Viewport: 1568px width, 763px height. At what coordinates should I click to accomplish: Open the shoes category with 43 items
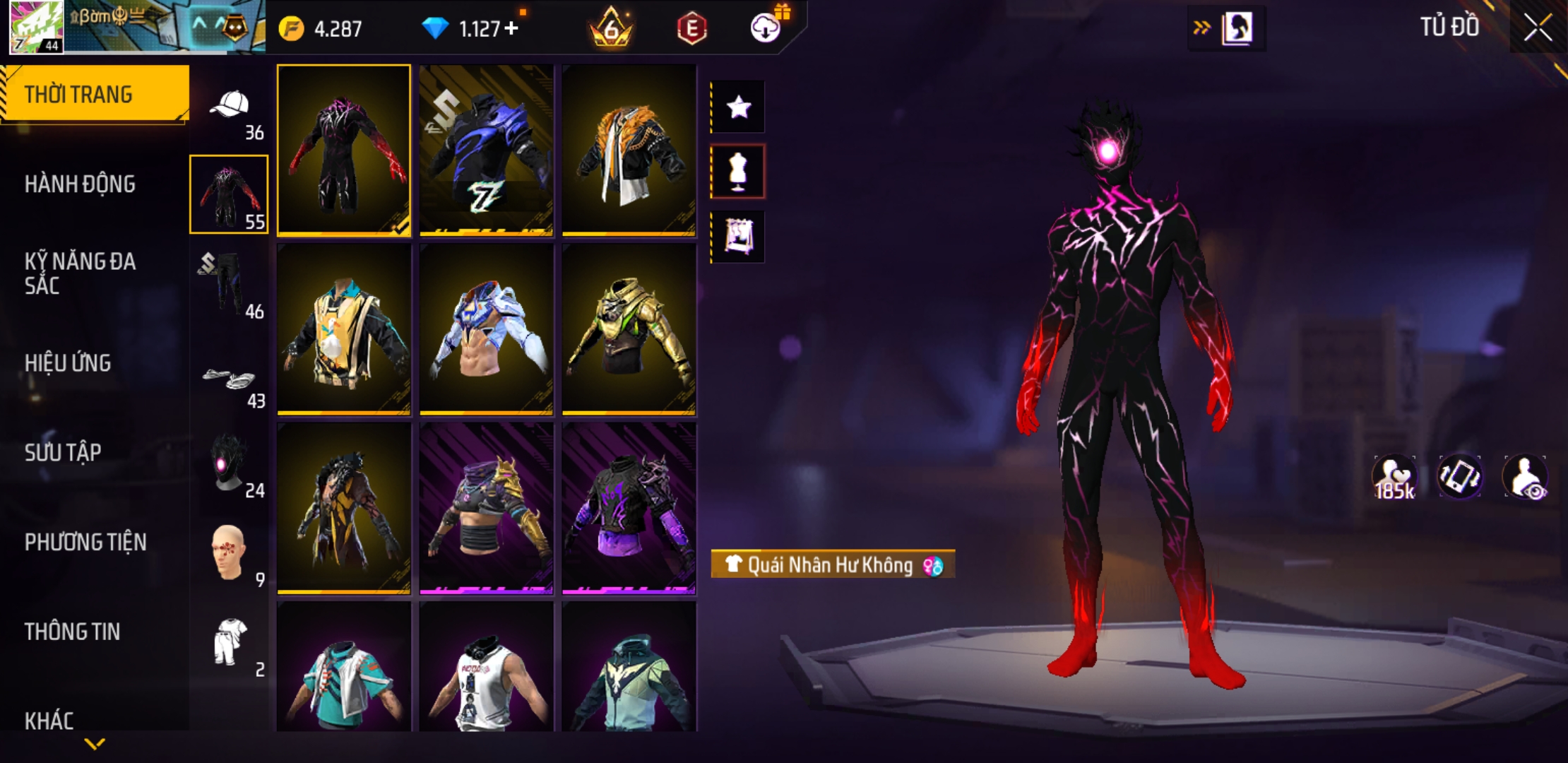[228, 381]
